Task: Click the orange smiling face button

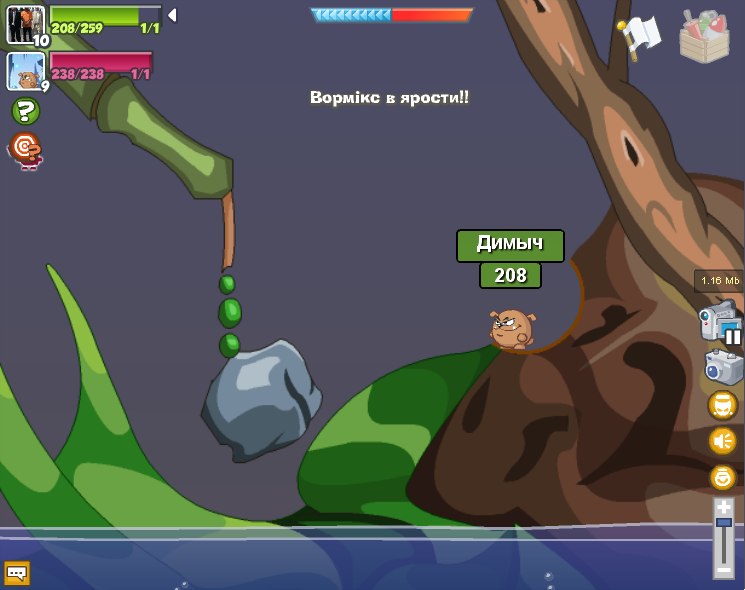Action: [x=722, y=477]
